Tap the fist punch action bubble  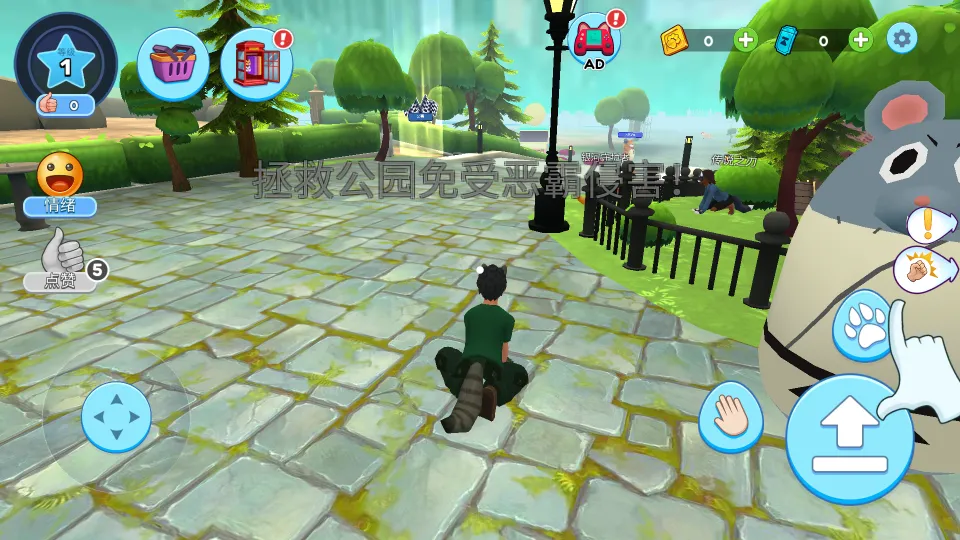pyautogui.click(x=920, y=271)
